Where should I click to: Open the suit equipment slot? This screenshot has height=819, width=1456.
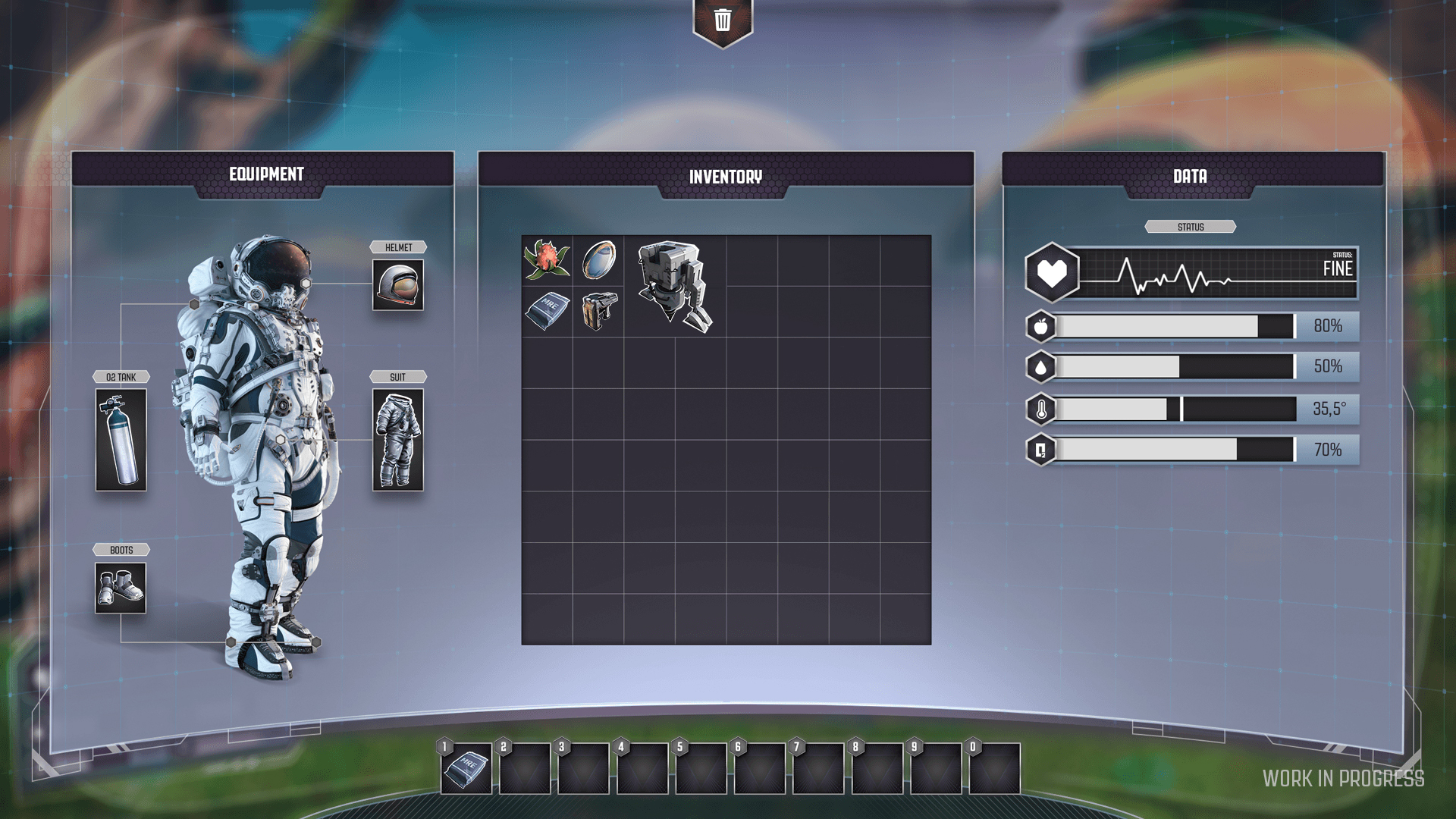click(398, 440)
